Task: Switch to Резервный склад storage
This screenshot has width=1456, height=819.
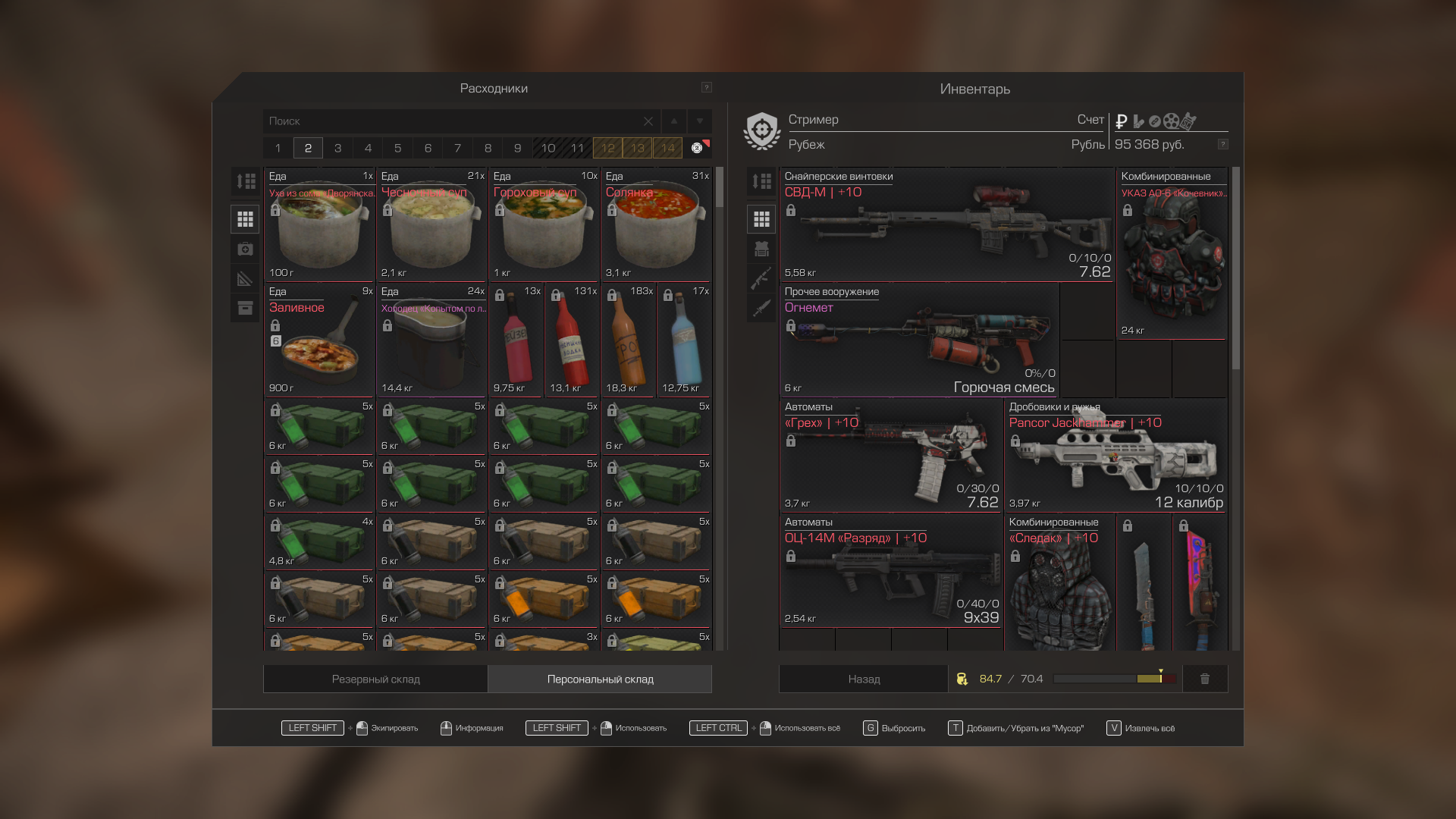Action: click(375, 679)
